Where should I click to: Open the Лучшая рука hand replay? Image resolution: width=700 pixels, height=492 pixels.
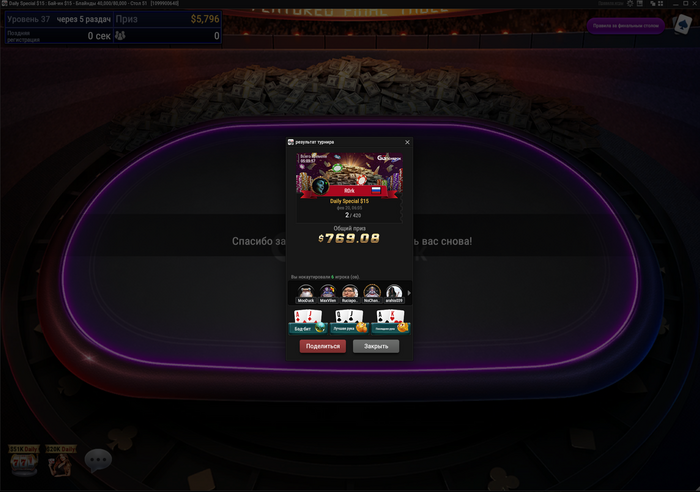pos(349,321)
